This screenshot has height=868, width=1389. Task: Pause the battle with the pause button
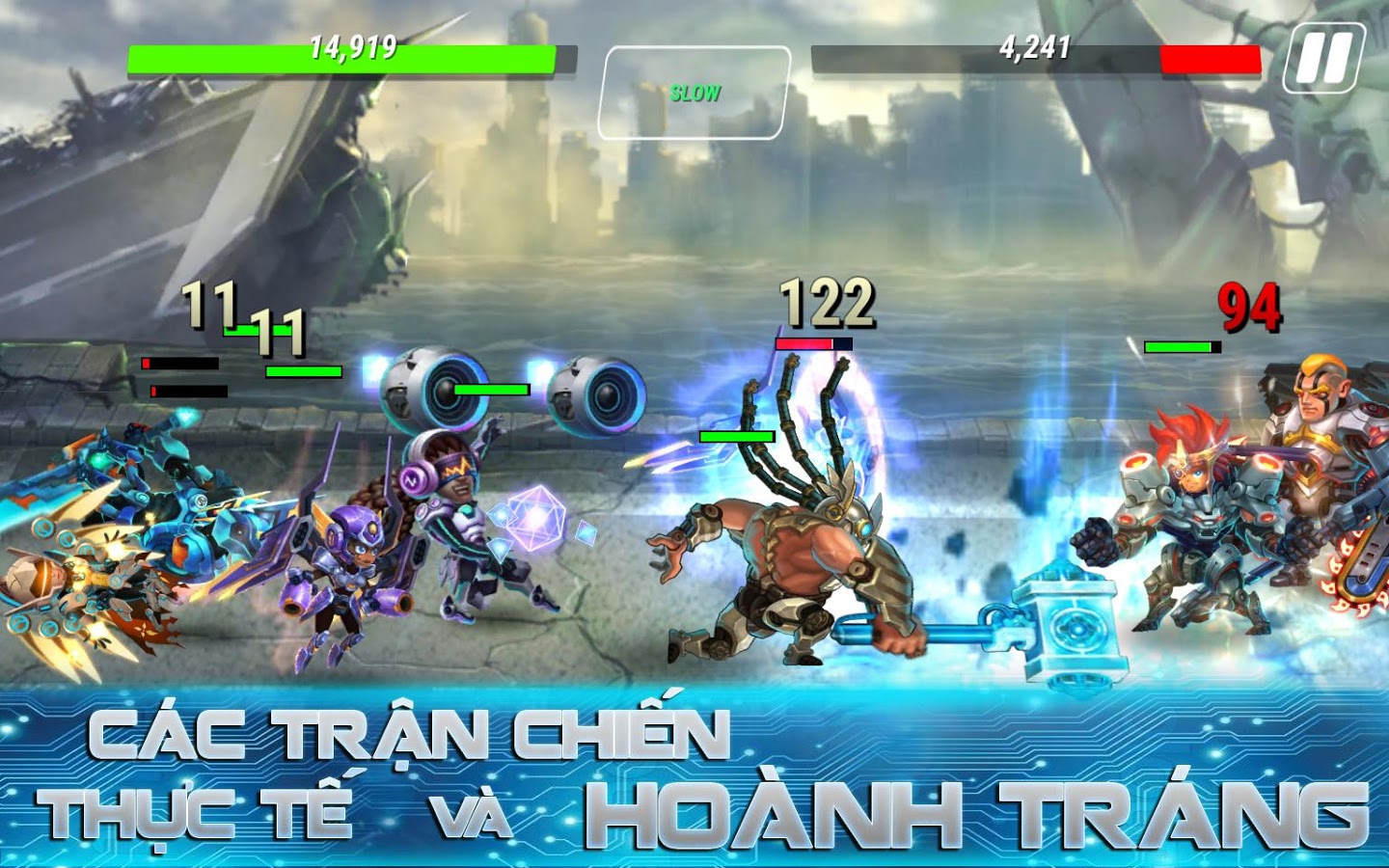1323,58
